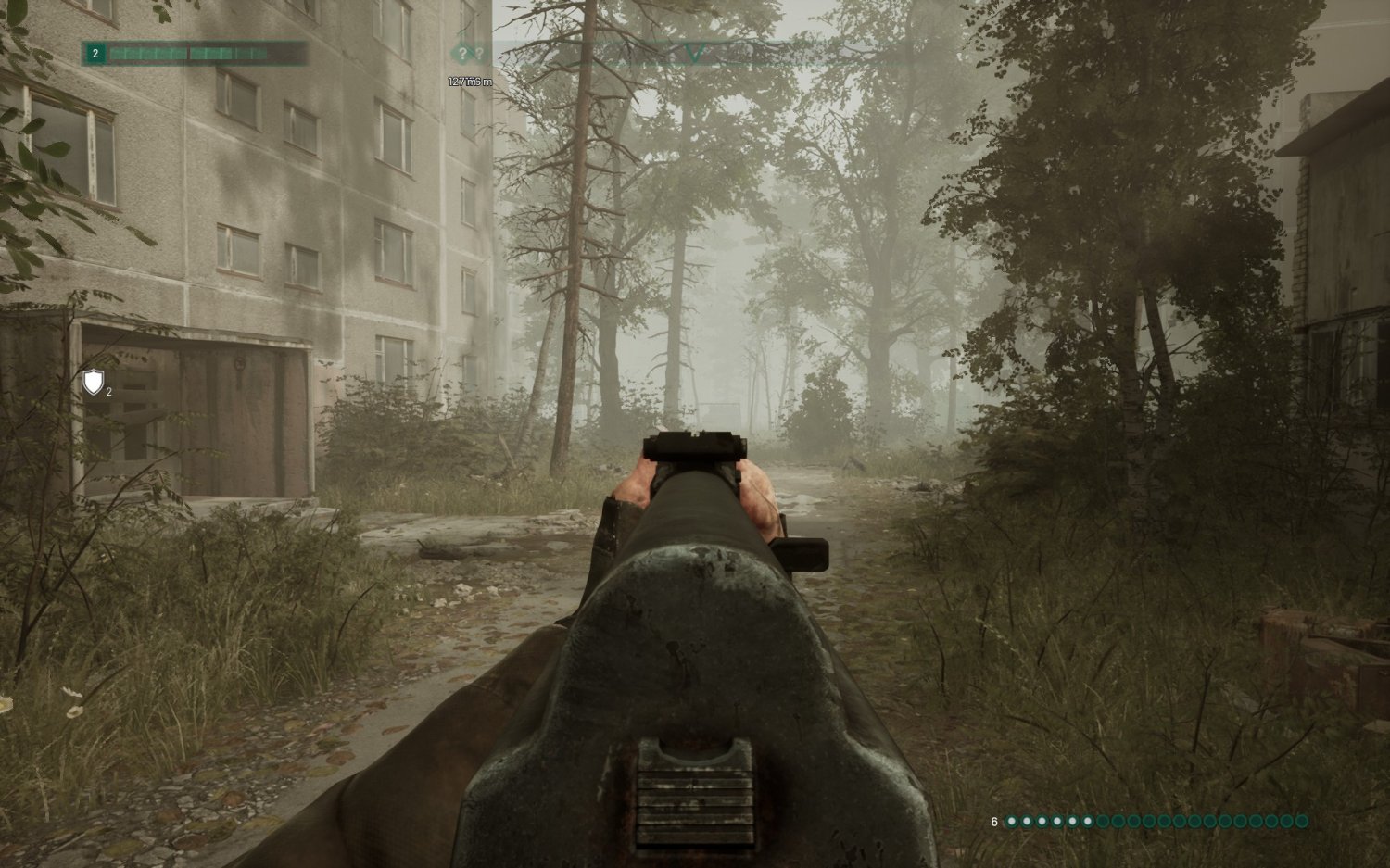Select the right question-mark objective marker
Viewport: 1390px width, 868px height.
[480, 53]
